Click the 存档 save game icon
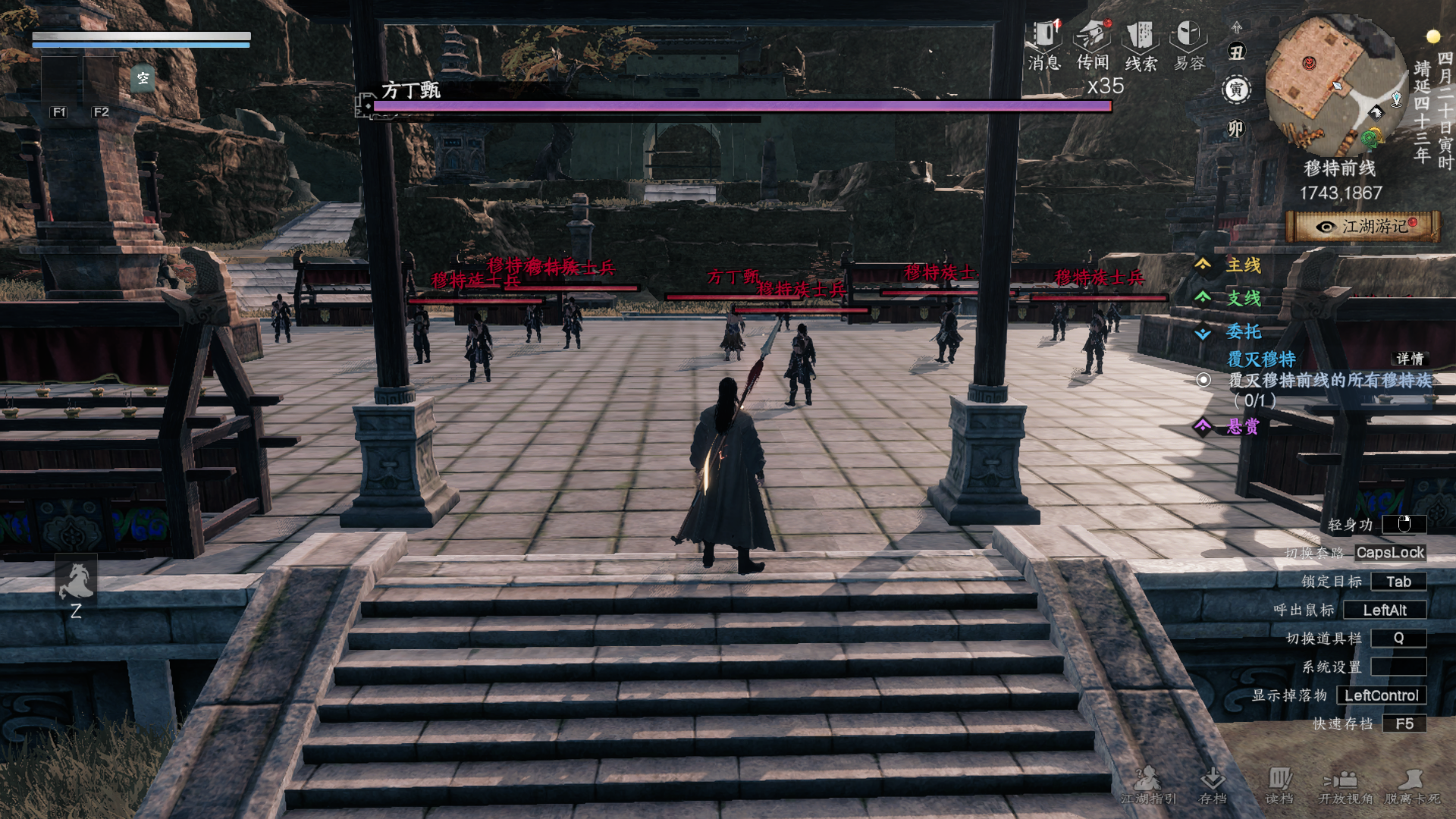The image size is (1456, 819). [x=1213, y=783]
